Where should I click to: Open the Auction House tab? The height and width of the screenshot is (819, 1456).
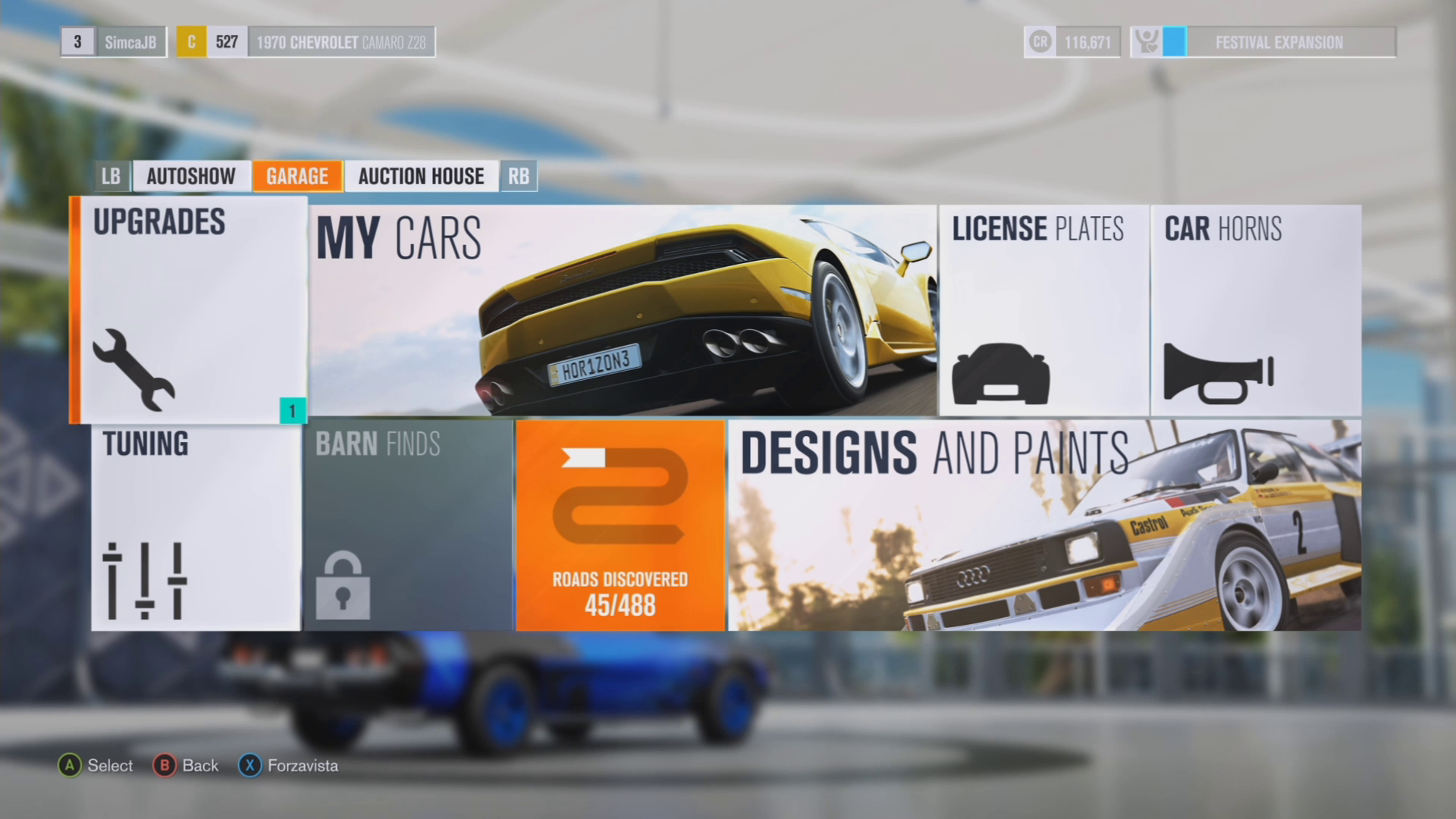click(421, 176)
